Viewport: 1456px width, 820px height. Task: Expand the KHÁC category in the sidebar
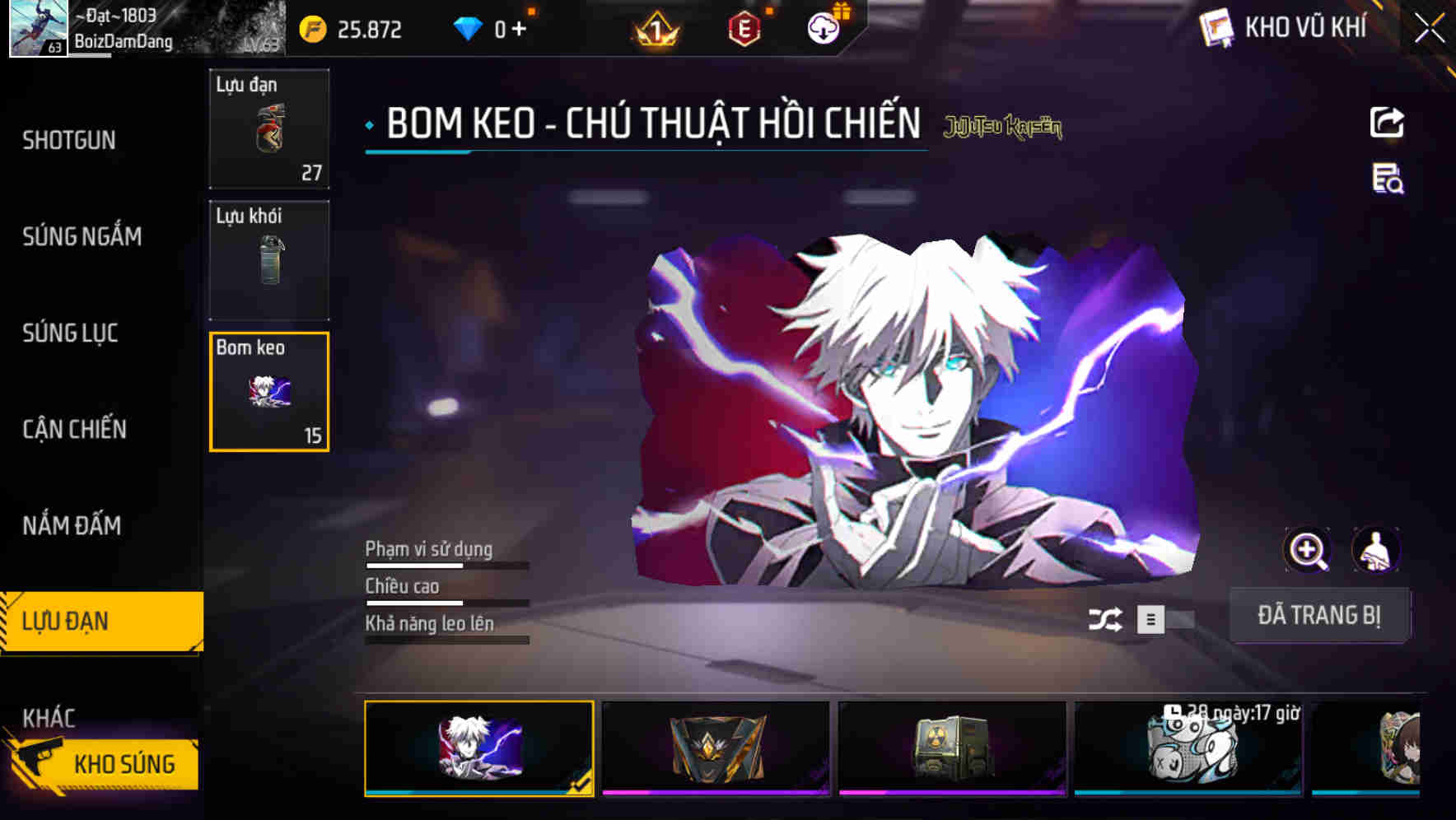click(x=51, y=717)
